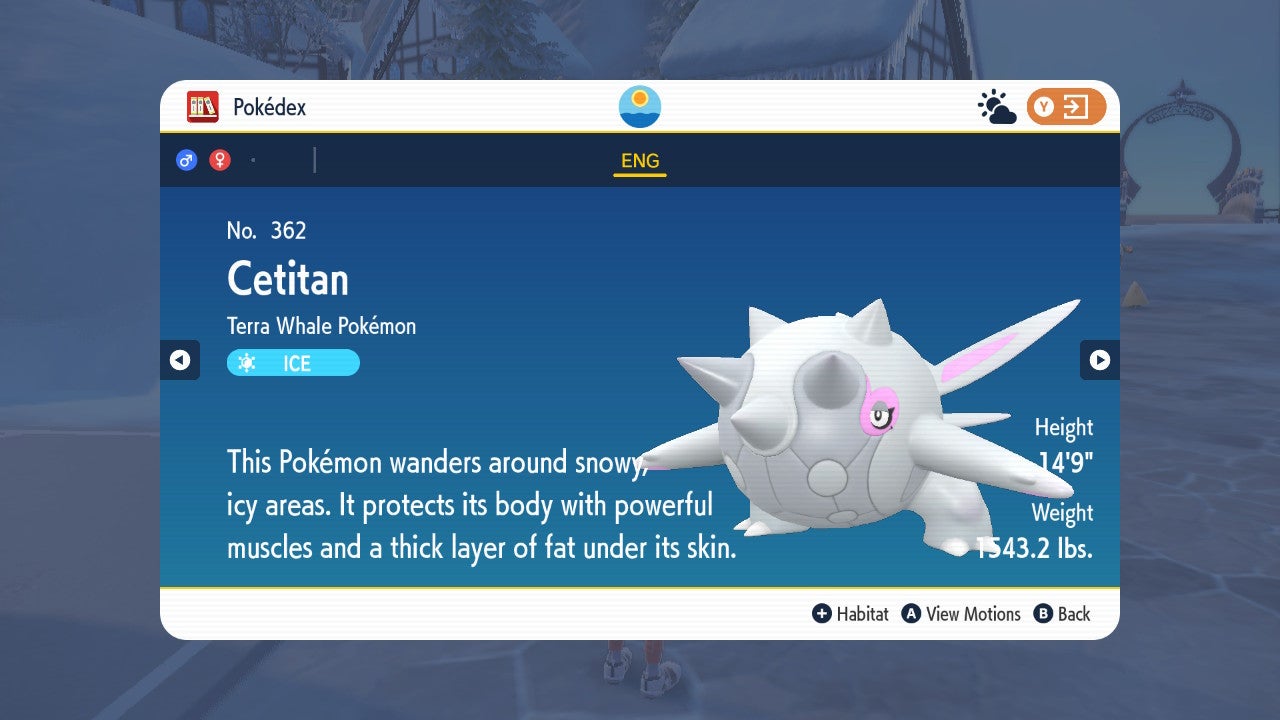Open the Habitat view
This screenshot has height=720, width=1280.
point(850,614)
